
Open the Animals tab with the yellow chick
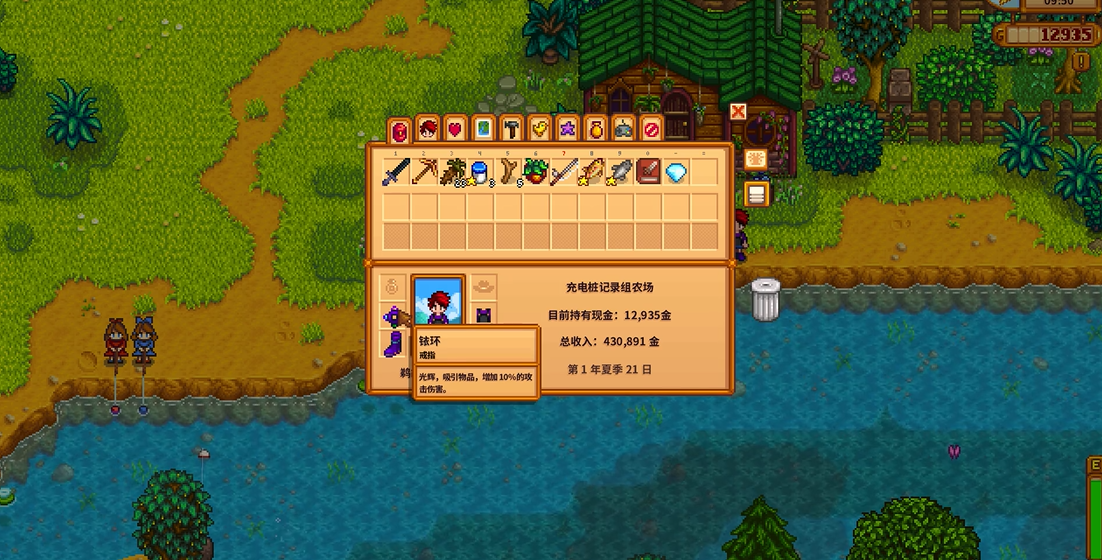pos(540,130)
